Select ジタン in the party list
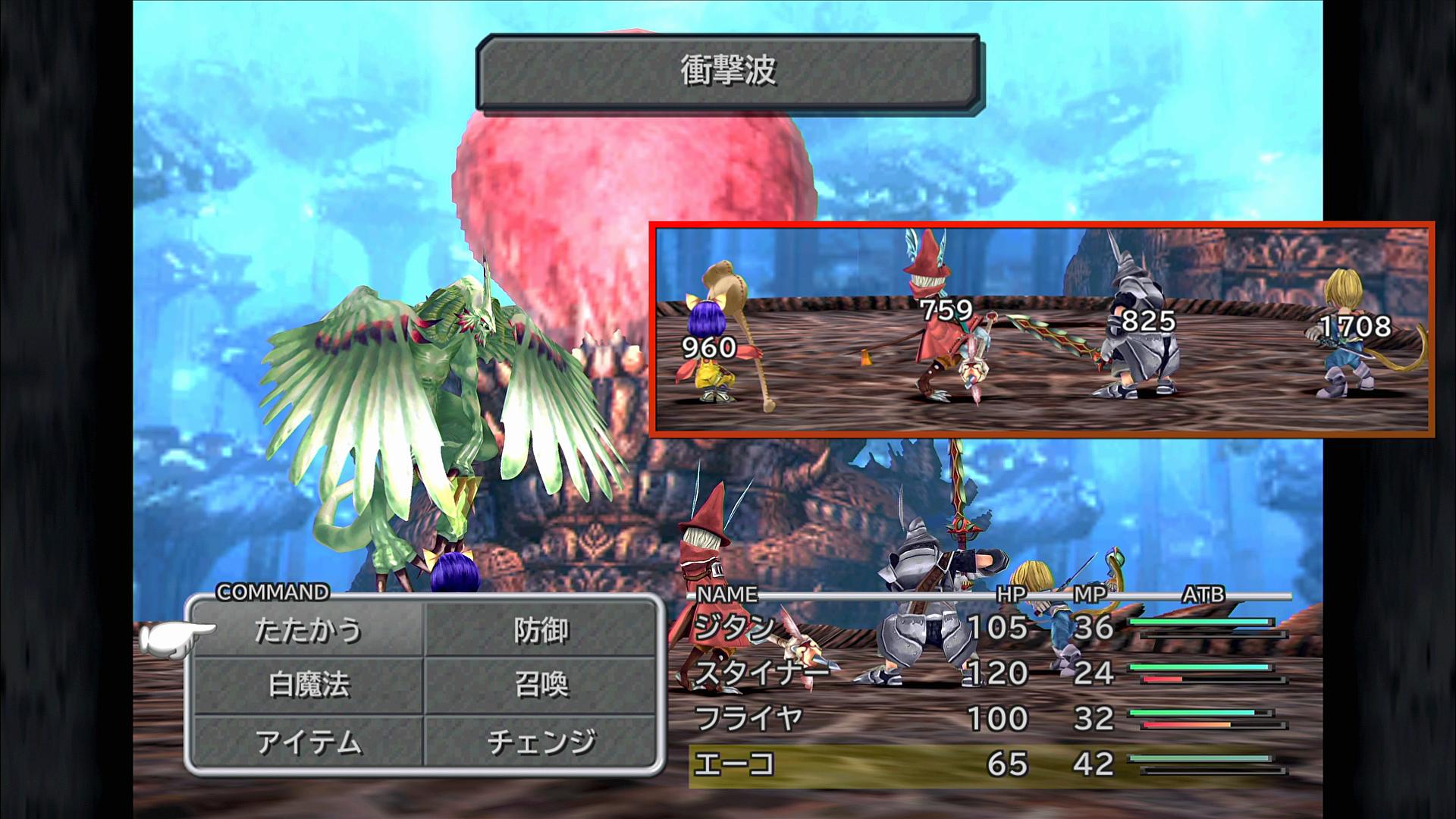 pos(734,628)
